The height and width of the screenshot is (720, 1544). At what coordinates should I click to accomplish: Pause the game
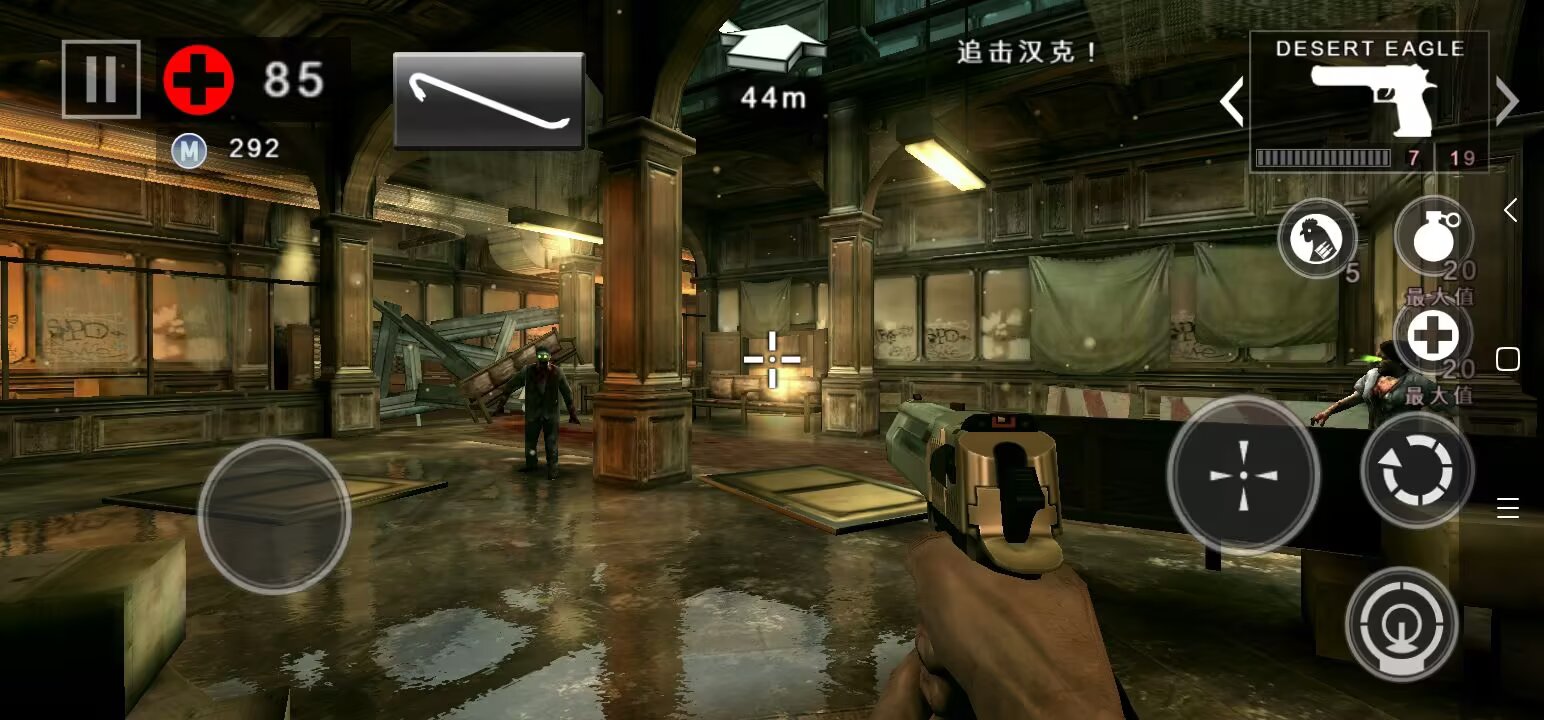click(x=100, y=81)
